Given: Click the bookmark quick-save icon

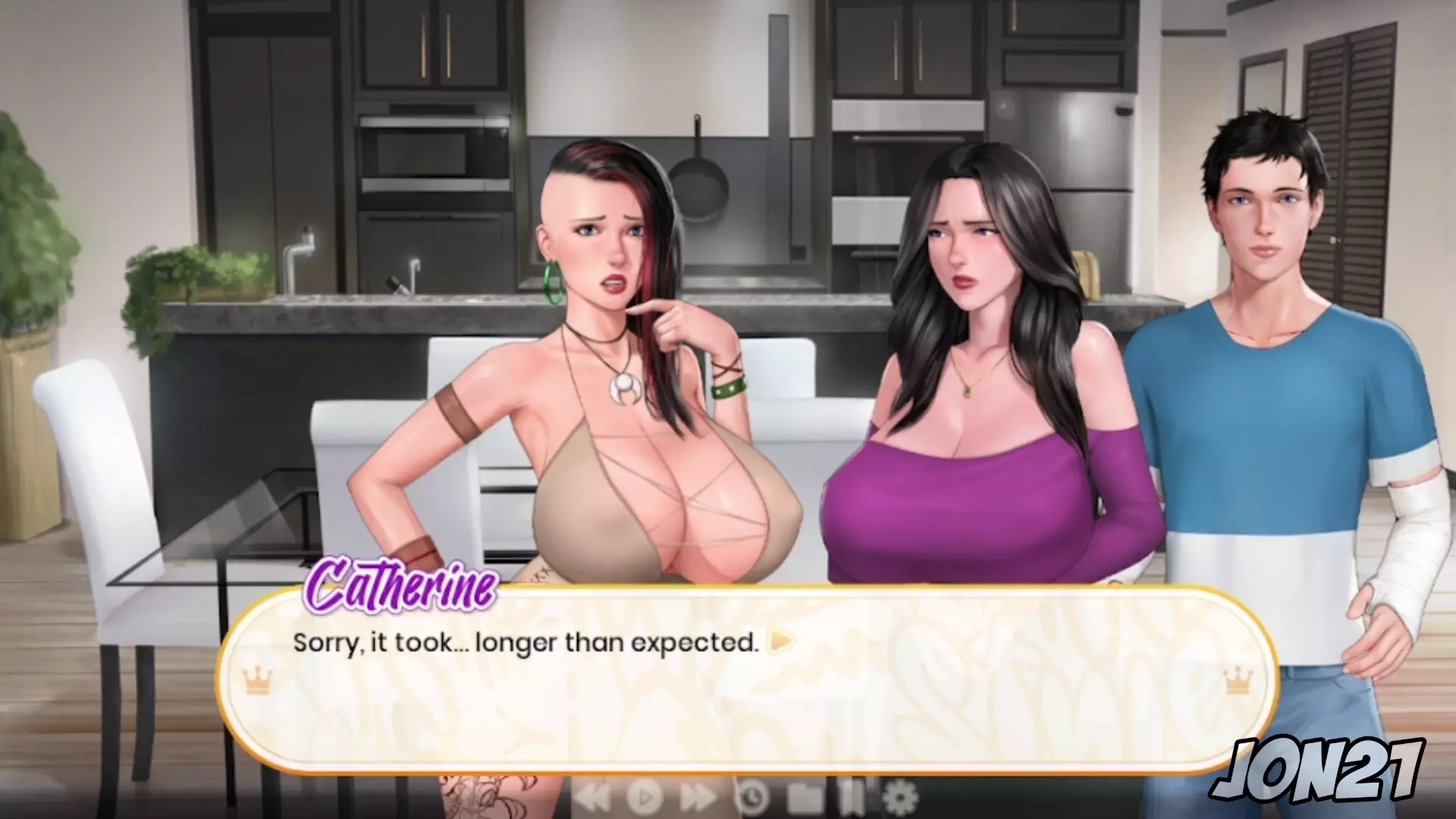Looking at the screenshot, I should point(850,797).
